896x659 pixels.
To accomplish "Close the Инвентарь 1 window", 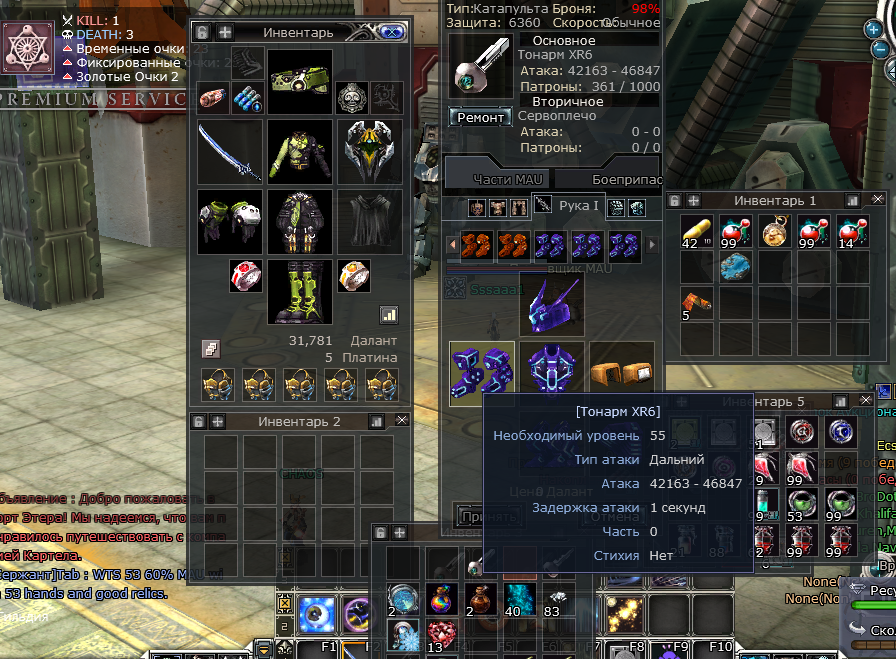I will pyautogui.click(x=878, y=200).
